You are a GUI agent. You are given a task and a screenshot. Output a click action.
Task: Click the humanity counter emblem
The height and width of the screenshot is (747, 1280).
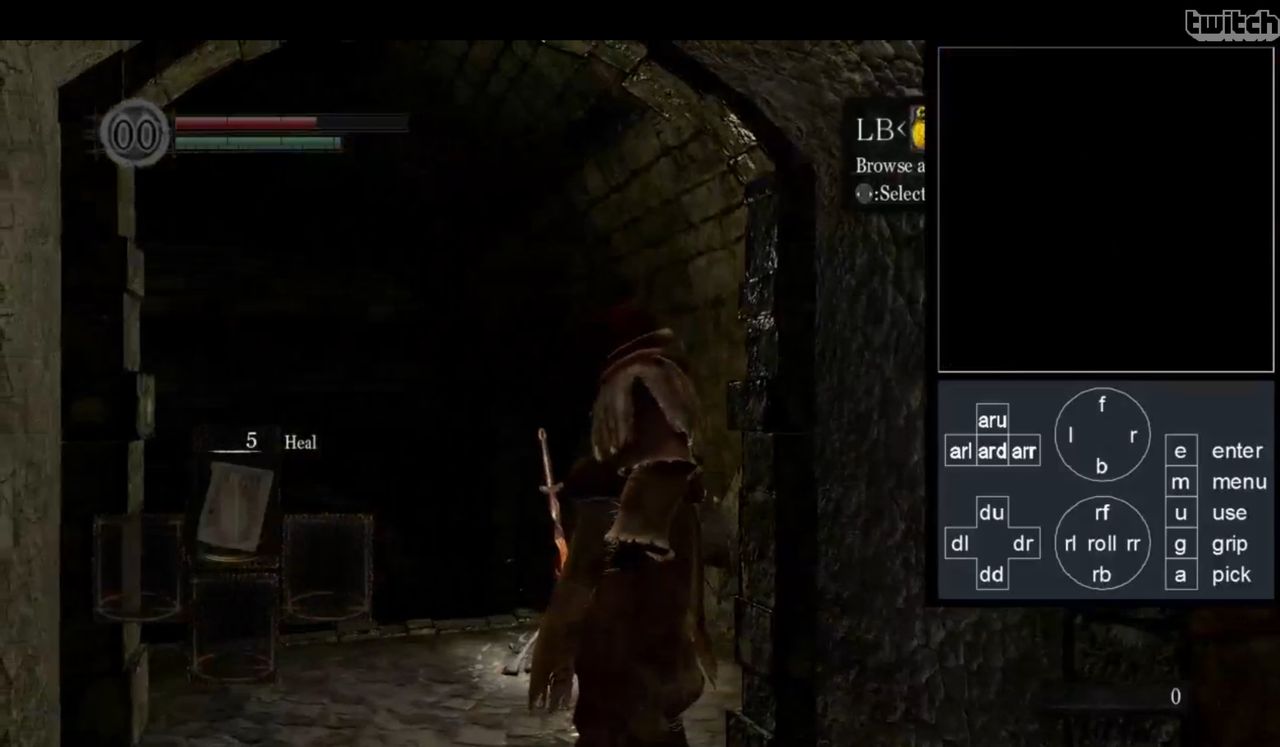coord(135,134)
